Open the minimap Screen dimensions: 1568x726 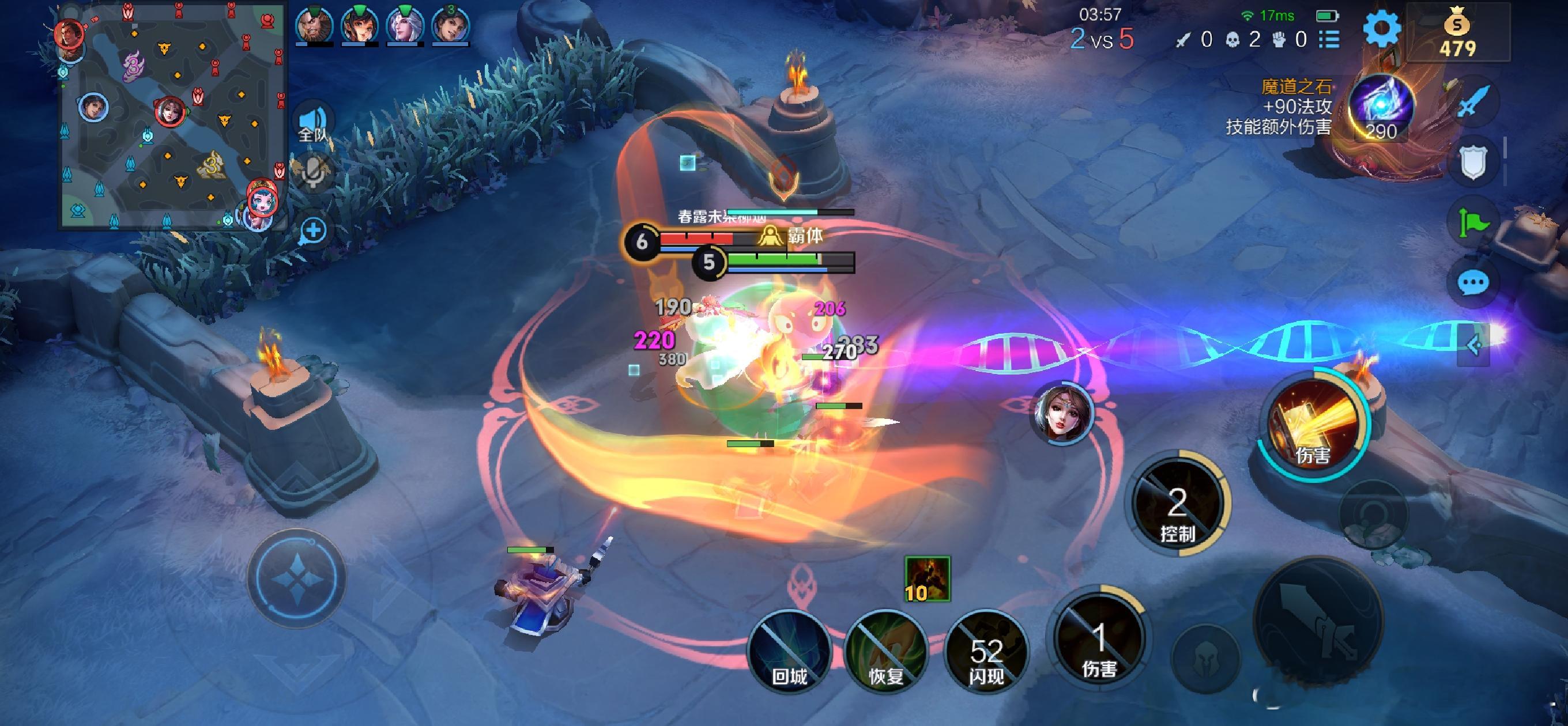(173, 116)
